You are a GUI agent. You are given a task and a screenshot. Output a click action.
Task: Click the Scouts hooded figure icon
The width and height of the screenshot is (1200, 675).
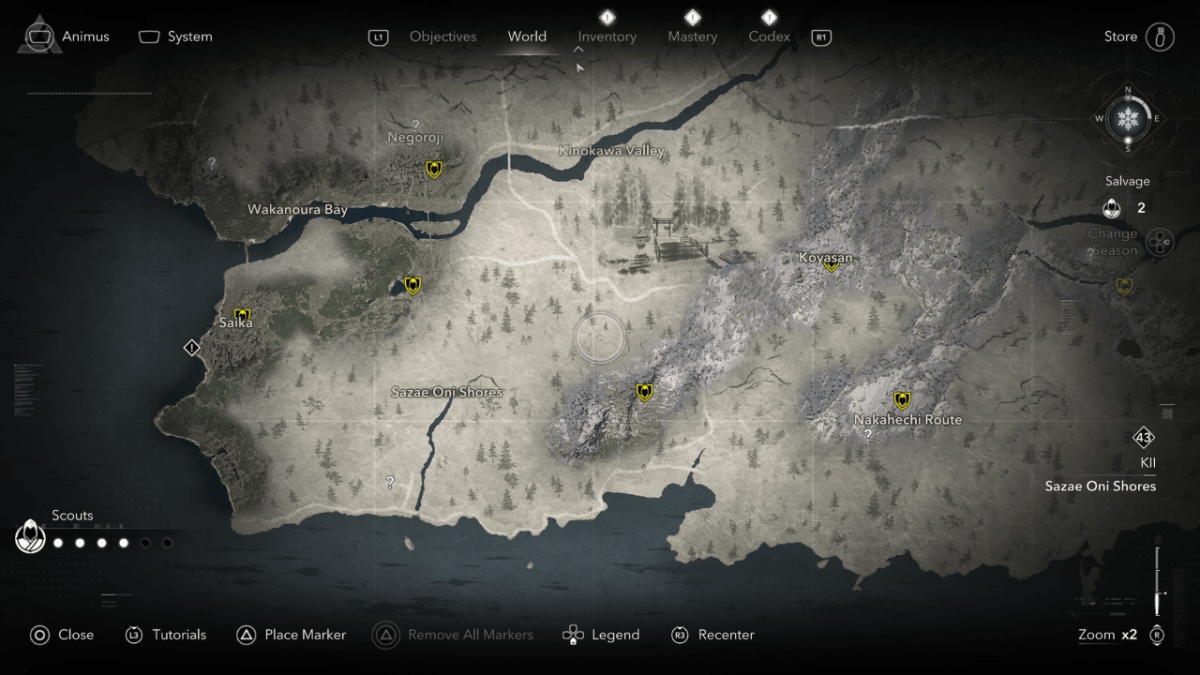(x=30, y=538)
